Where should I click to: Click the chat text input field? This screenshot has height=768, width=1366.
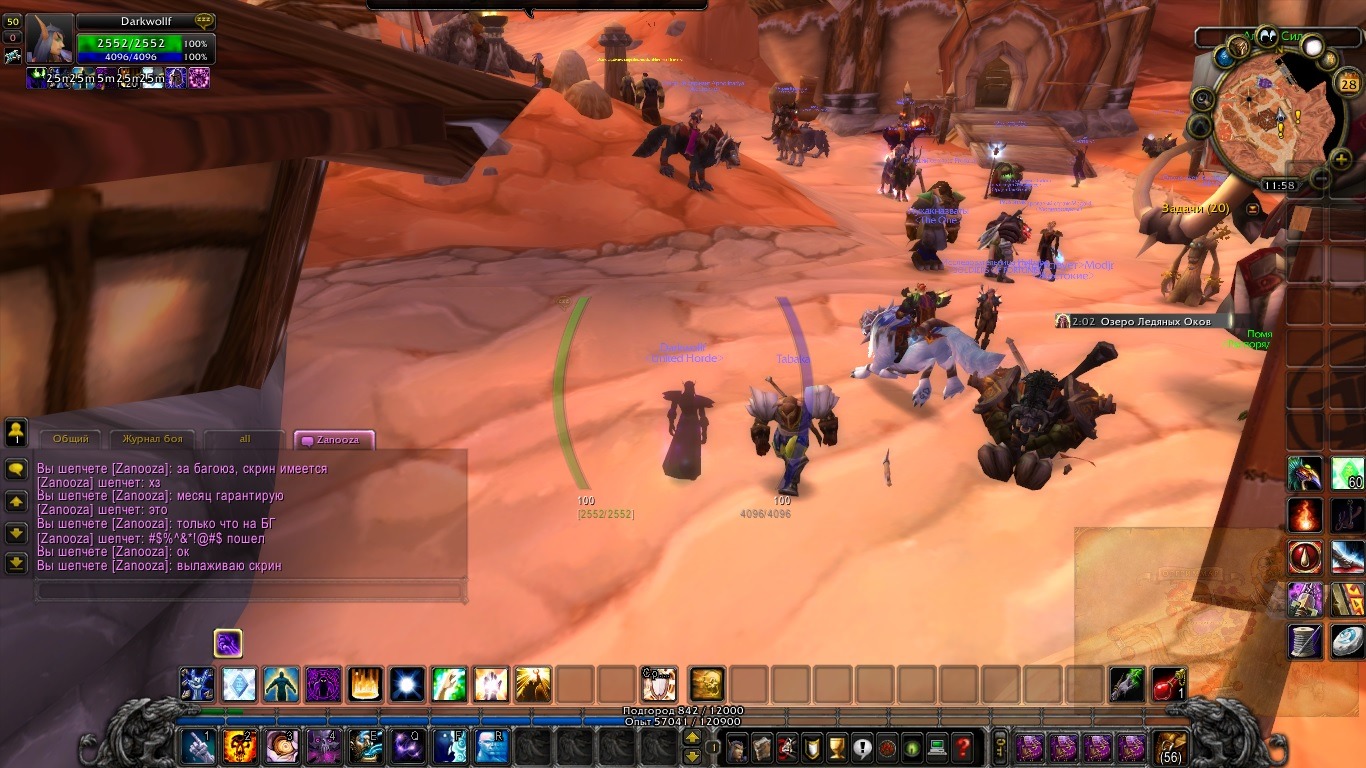(250, 591)
